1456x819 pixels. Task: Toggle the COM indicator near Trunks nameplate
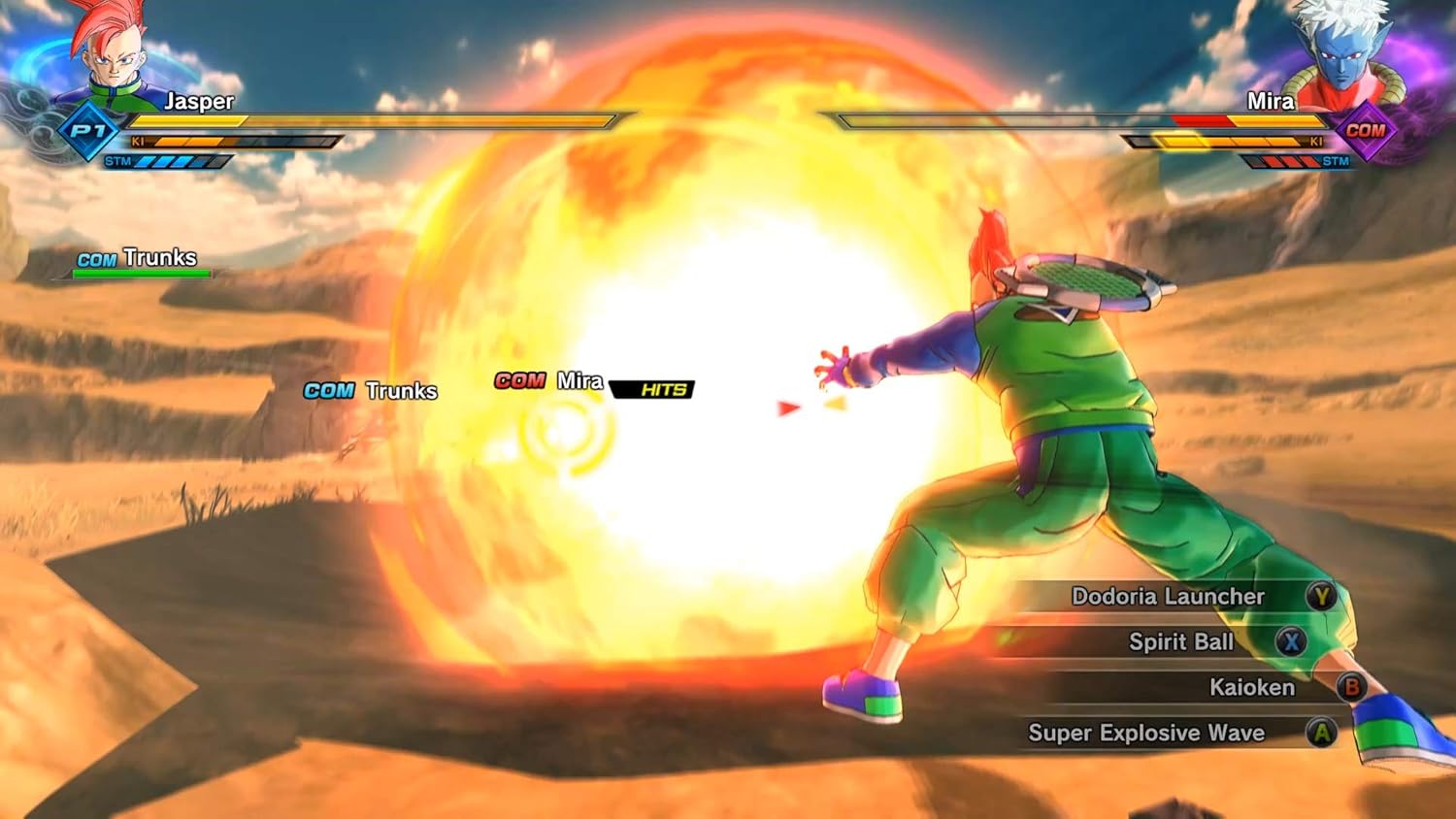click(x=96, y=259)
